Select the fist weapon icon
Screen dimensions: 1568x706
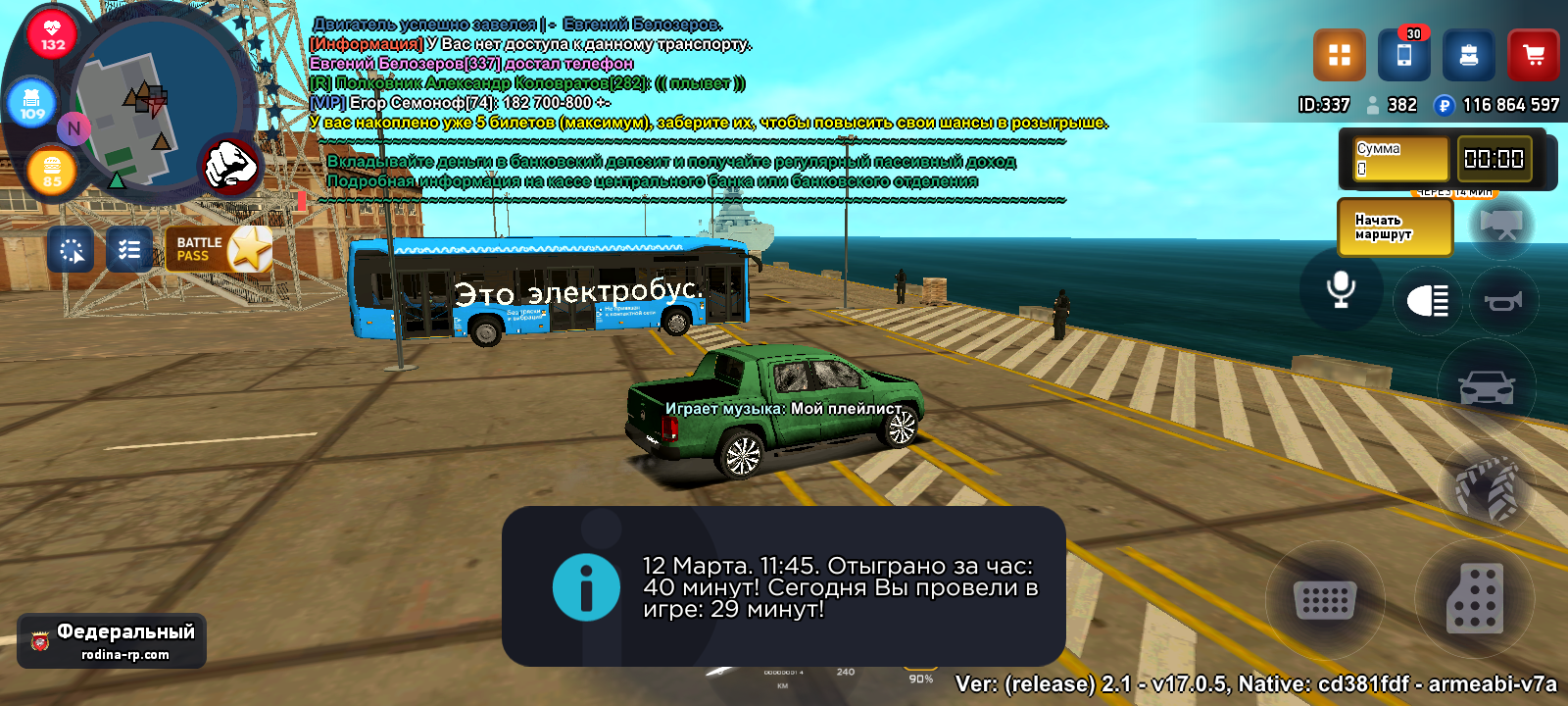[x=231, y=165]
